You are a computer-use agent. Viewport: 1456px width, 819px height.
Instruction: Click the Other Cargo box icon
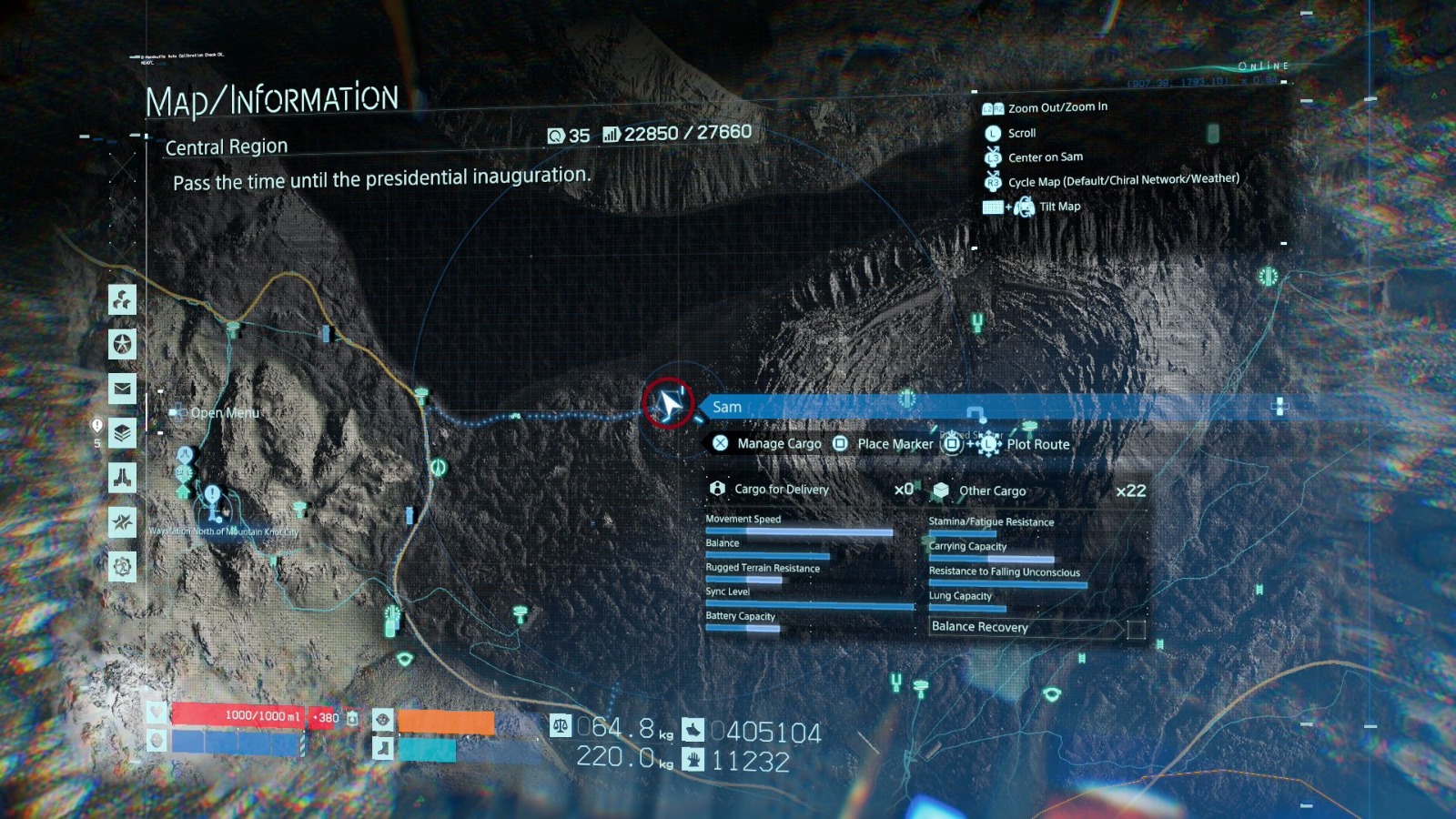click(940, 489)
